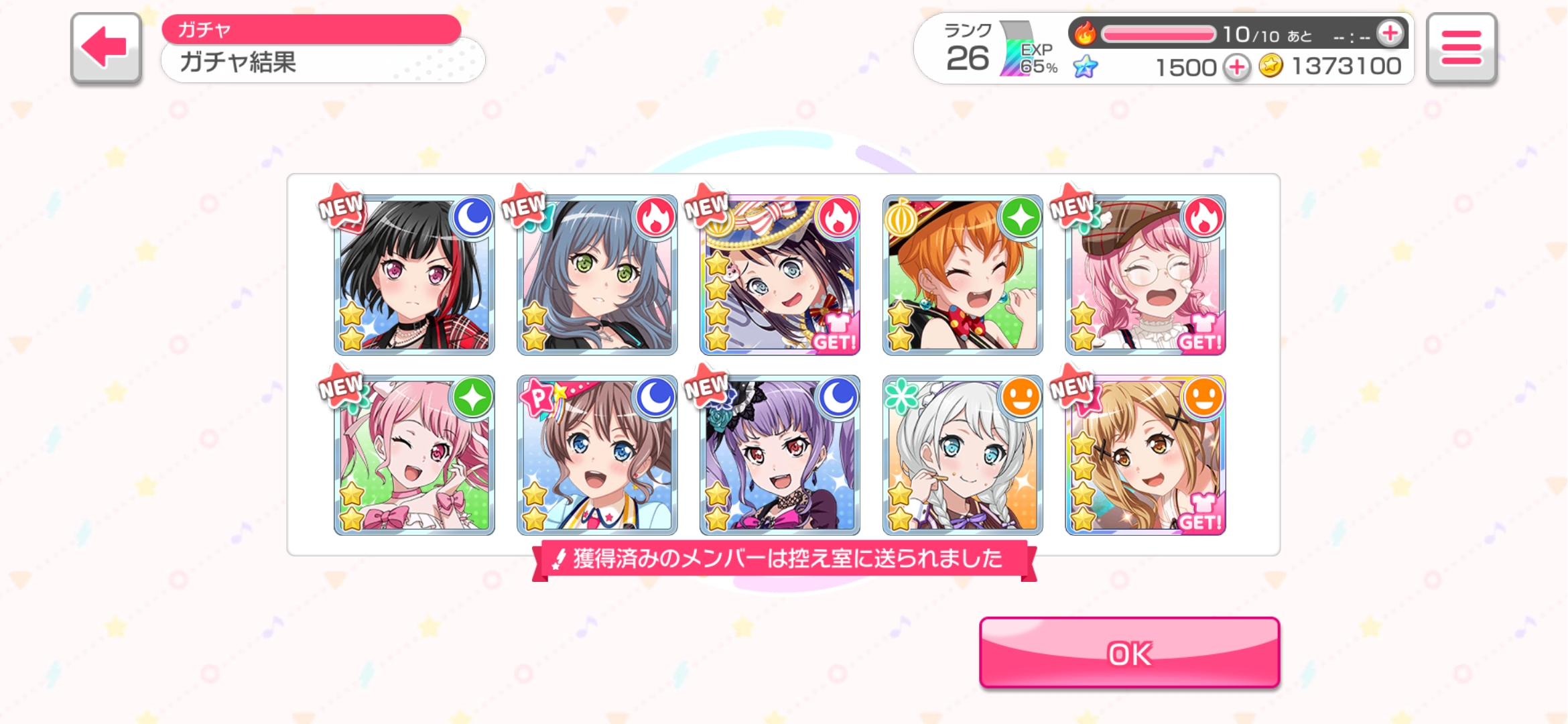Screen dimensions: 1568x724
Task: Open the hamburger menu
Action: click(x=1461, y=48)
